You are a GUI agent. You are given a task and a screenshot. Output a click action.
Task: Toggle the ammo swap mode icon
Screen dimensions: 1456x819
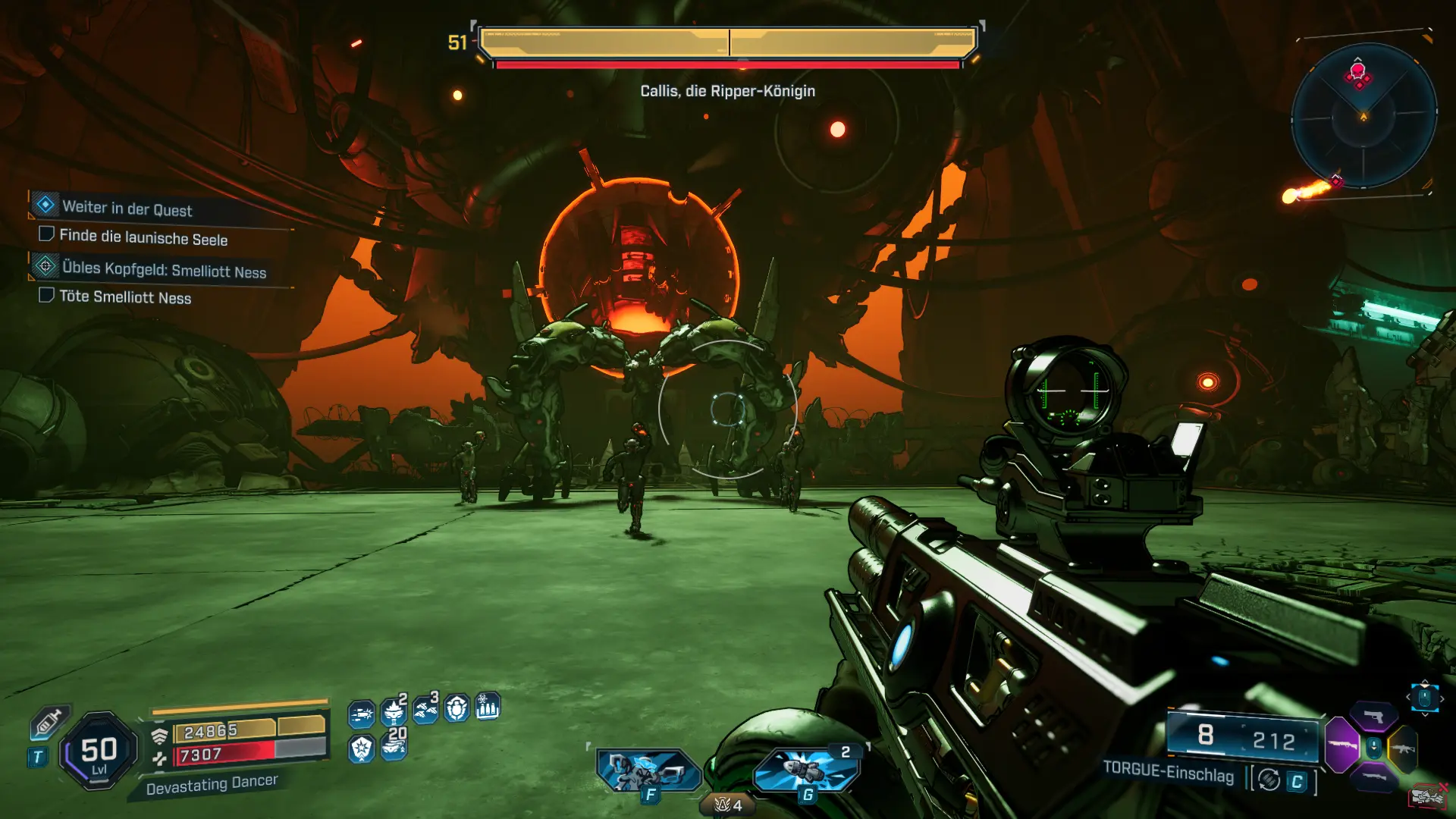(x=1269, y=780)
